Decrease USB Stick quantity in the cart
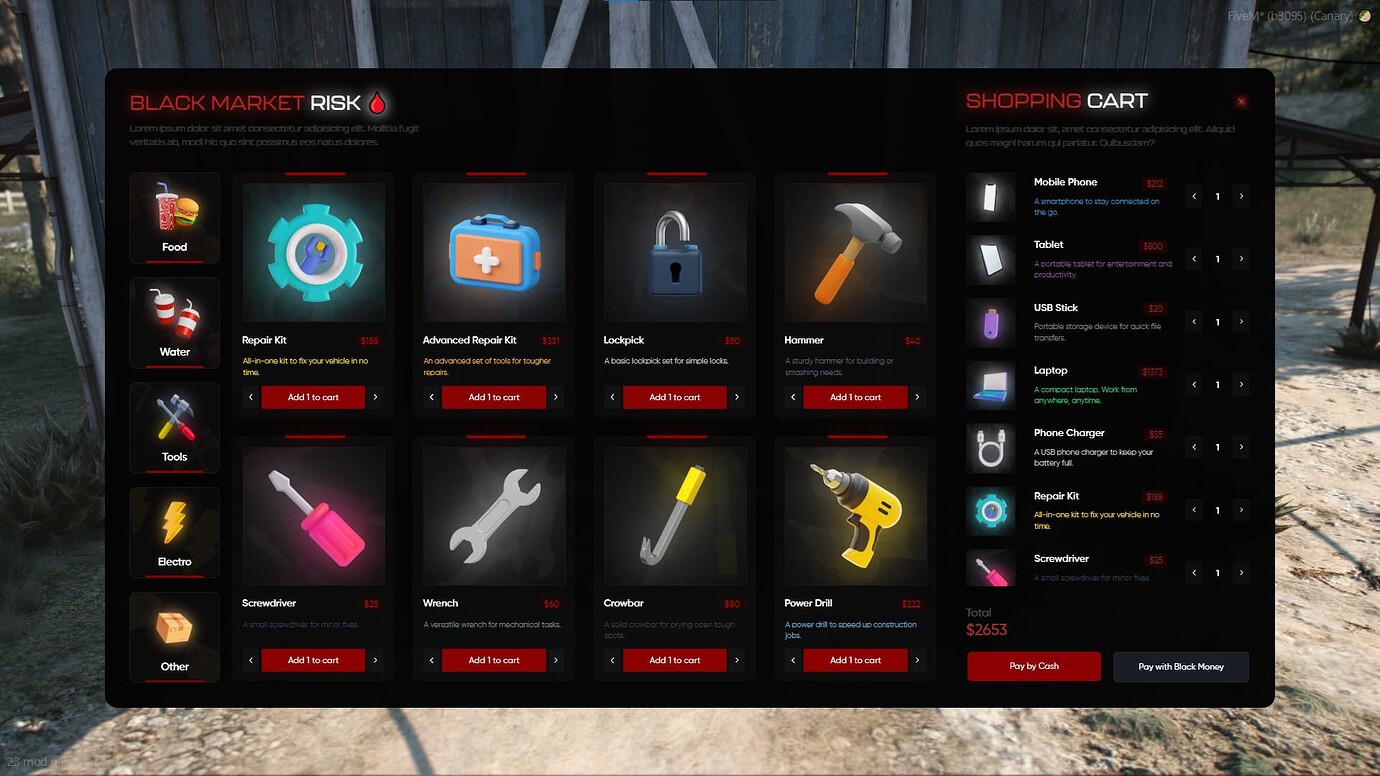Screen dimensions: 1380x776 click(x=1193, y=322)
